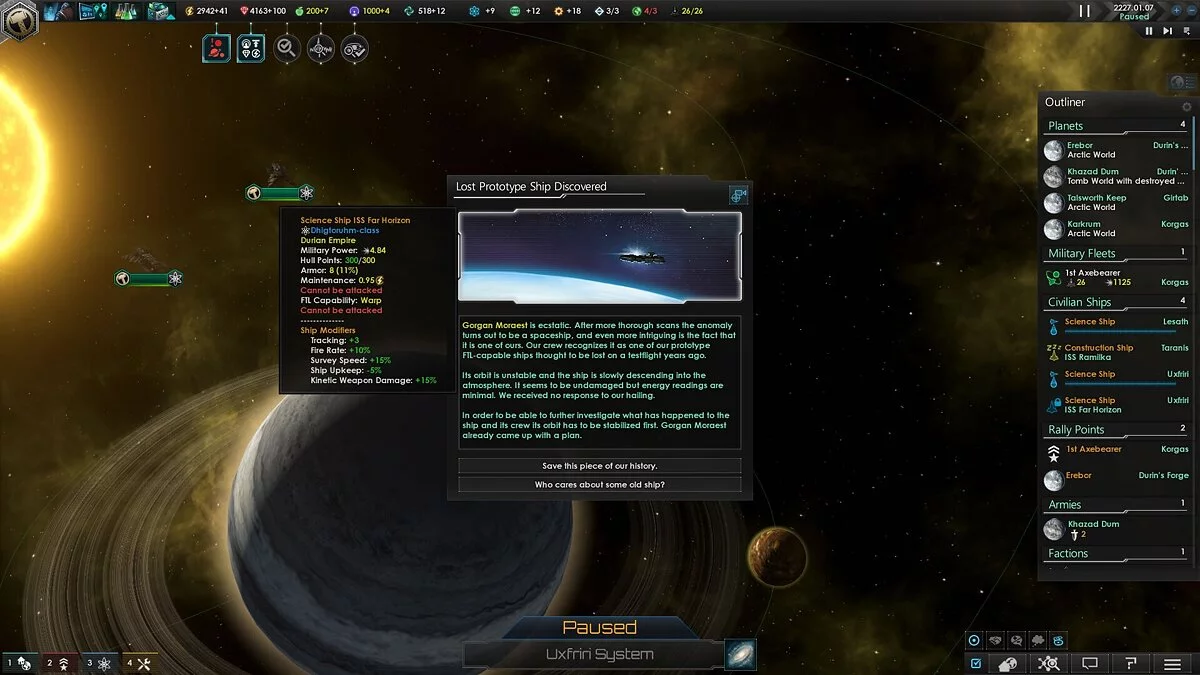Choose "Save this piece of our history."
1200x675 pixels.
(599, 466)
